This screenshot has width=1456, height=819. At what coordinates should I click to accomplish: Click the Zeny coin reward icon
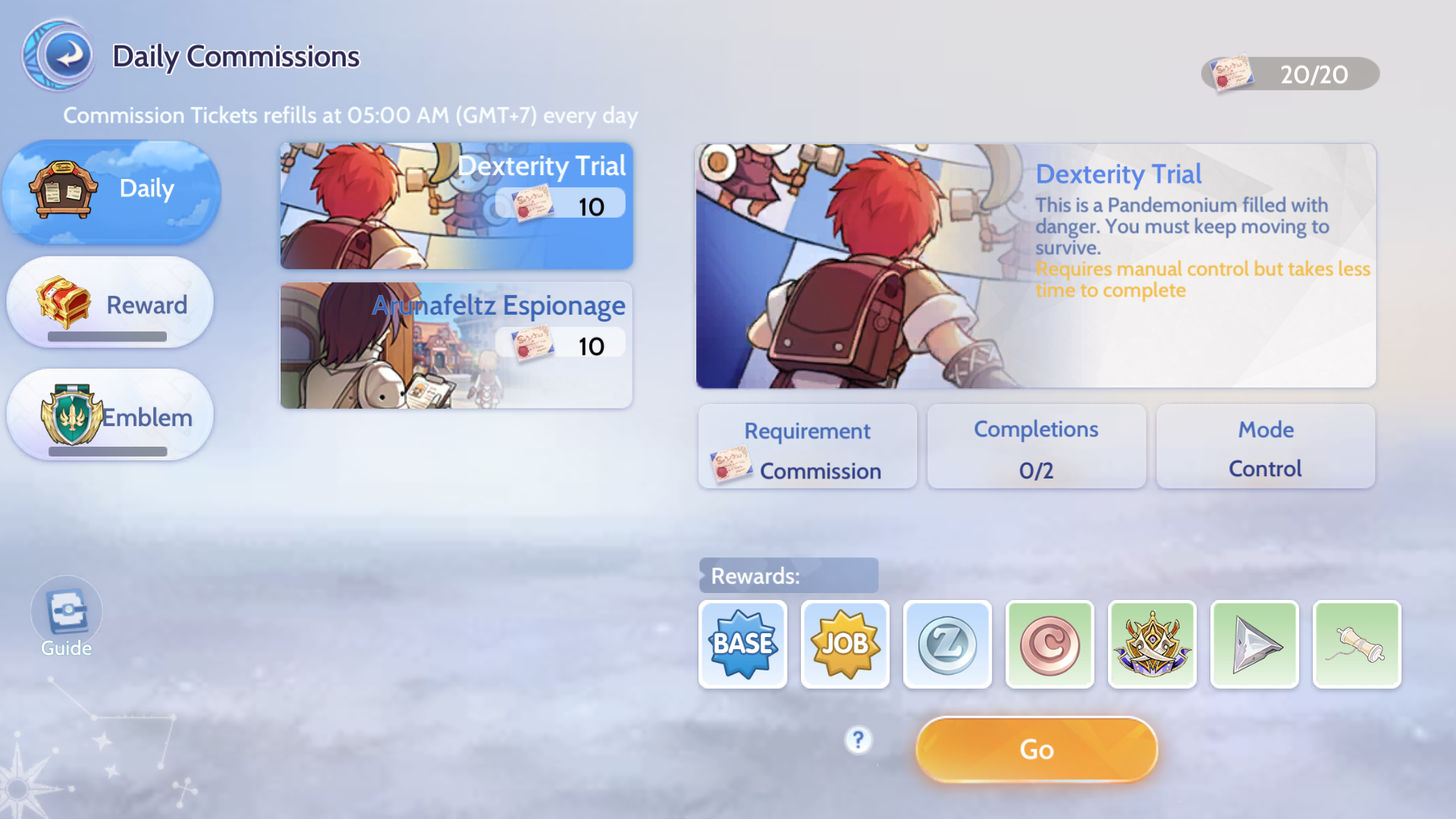click(947, 644)
